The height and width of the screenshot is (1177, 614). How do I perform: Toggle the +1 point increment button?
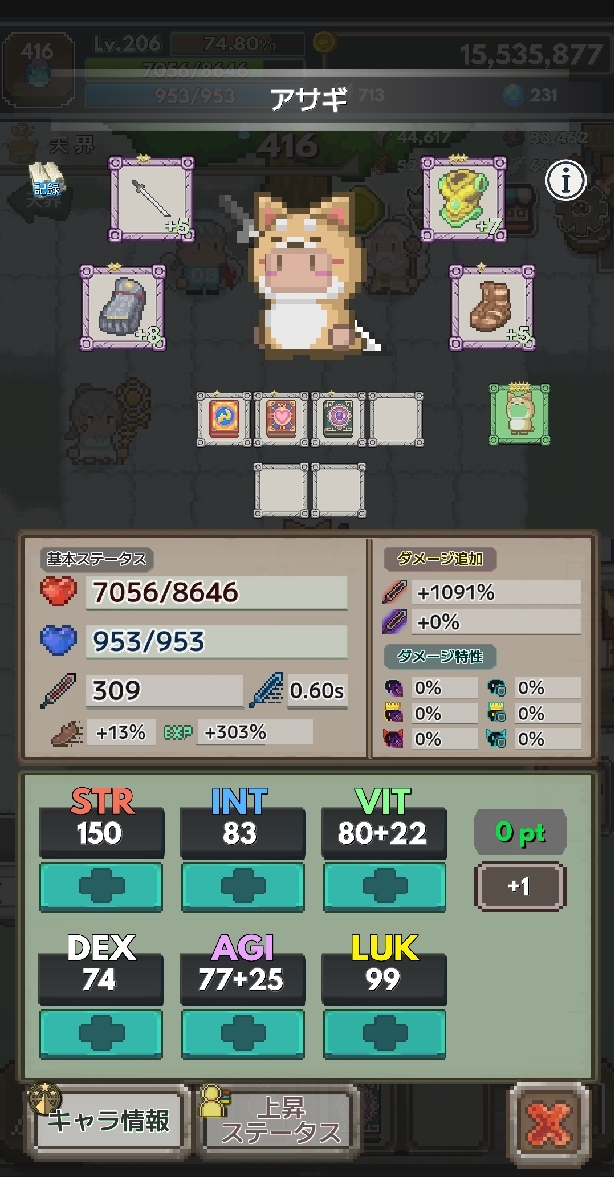519,887
